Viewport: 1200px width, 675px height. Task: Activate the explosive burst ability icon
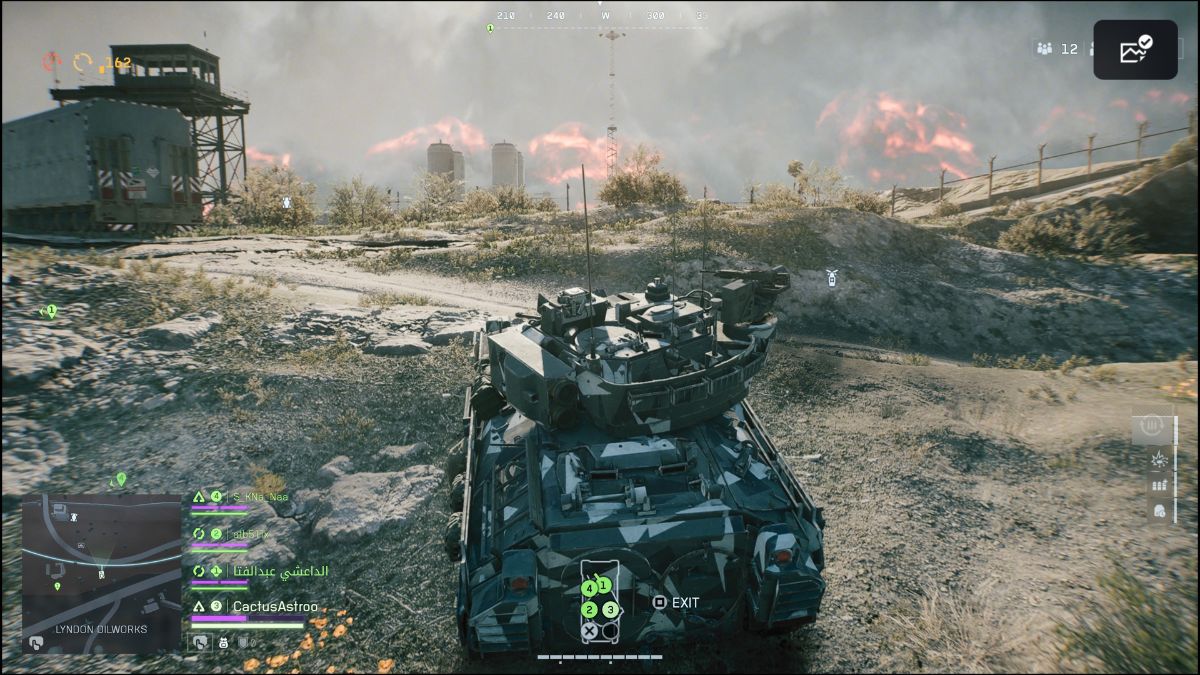(1159, 459)
